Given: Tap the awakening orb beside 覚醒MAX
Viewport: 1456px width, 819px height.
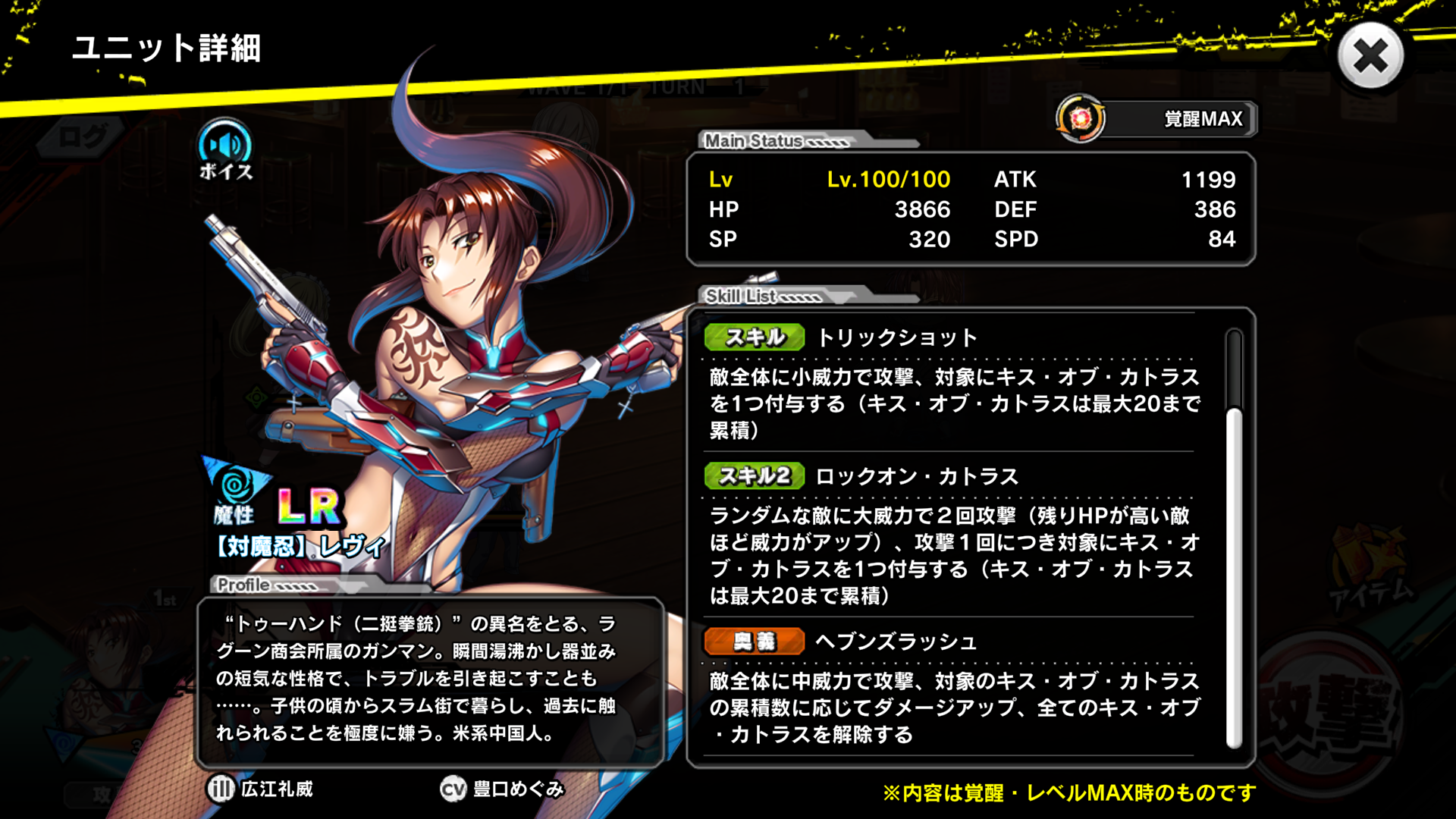Looking at the screenshot, I should point(1080,118).
